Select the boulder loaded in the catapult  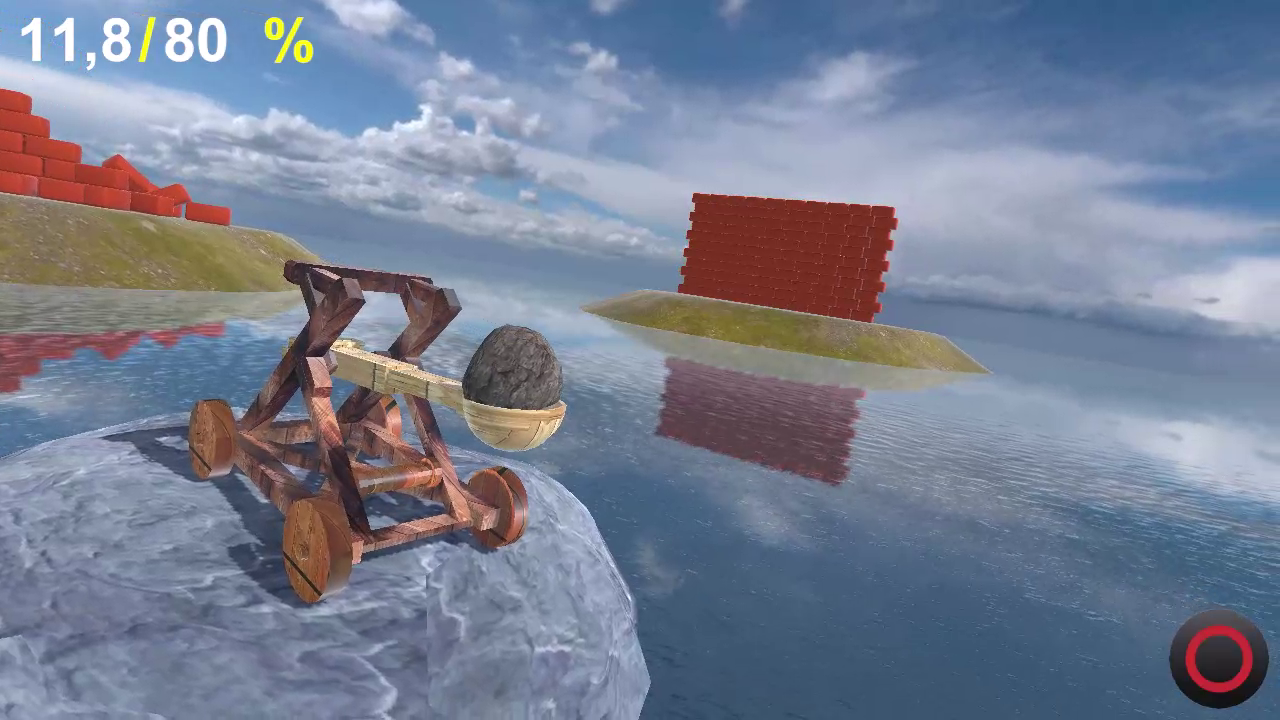pos(513,369)
